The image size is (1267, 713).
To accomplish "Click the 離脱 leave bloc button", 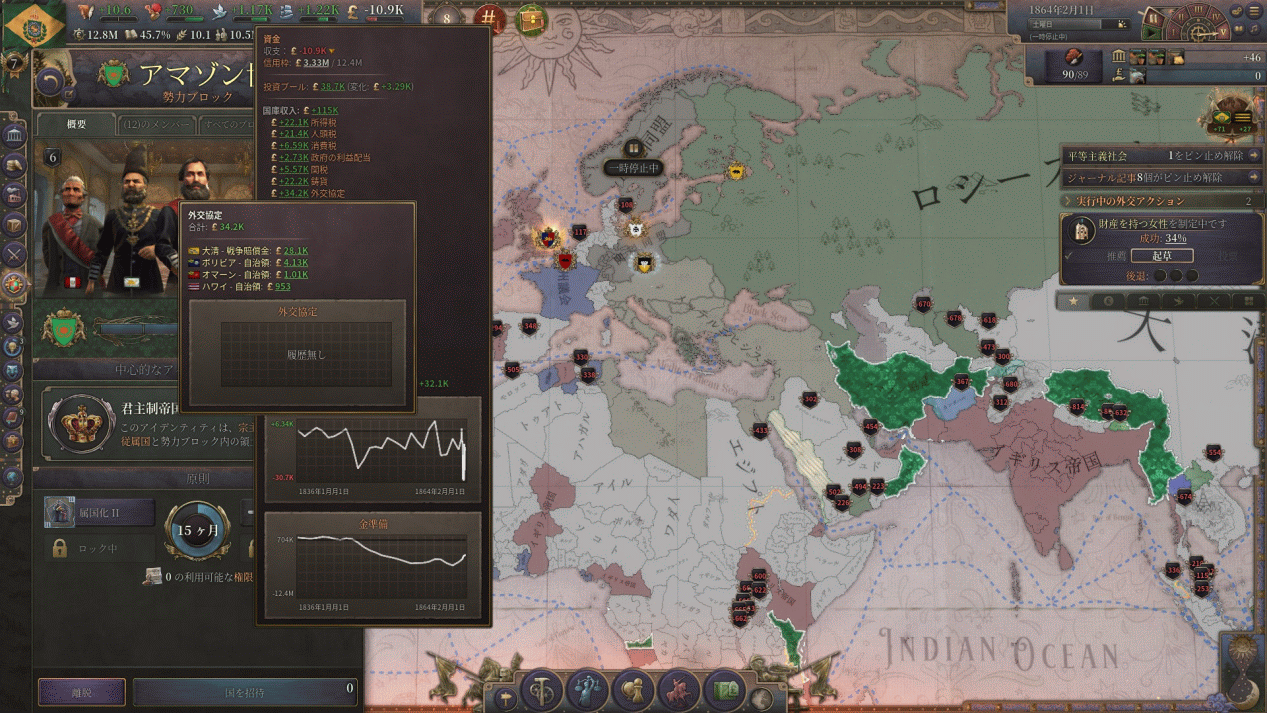I will click(x=81, y=691).
